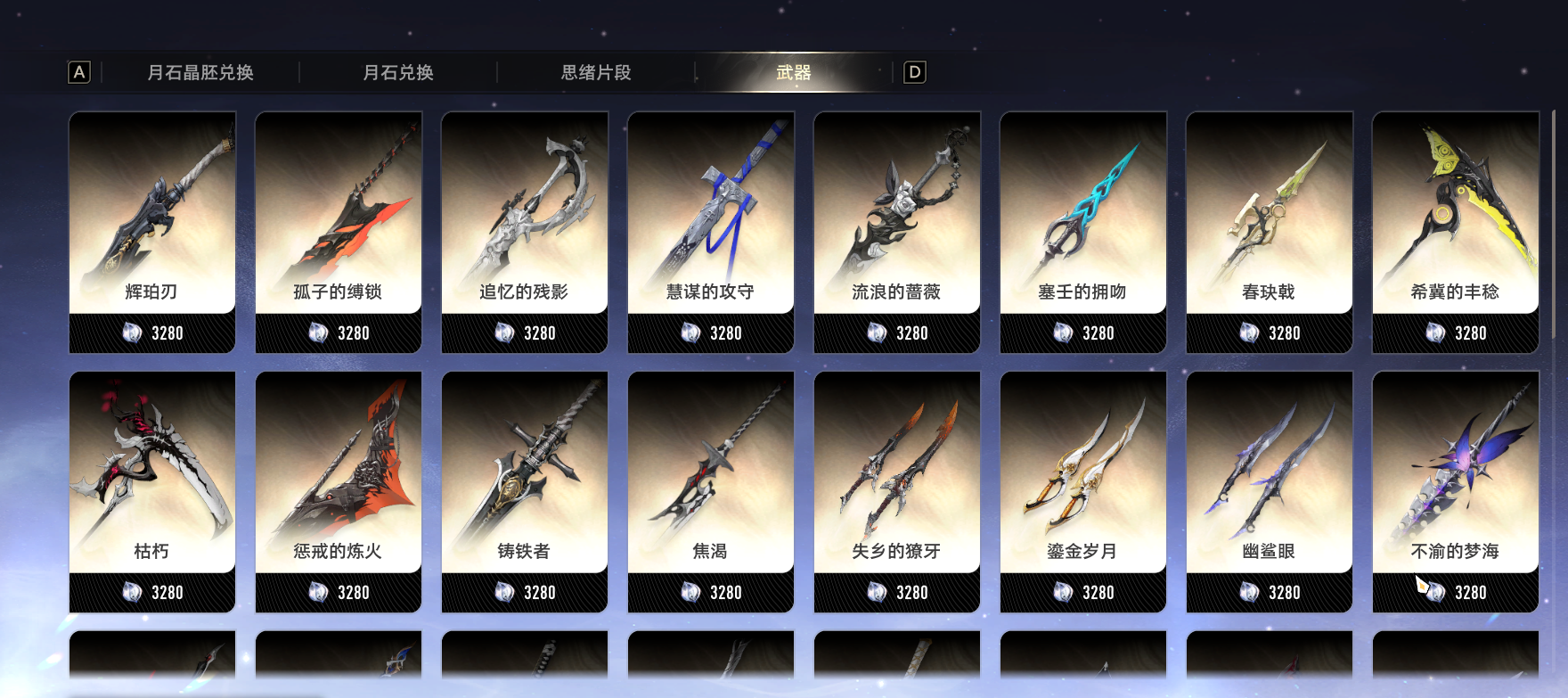Show the 思绪片段 tab

[596, 72]
